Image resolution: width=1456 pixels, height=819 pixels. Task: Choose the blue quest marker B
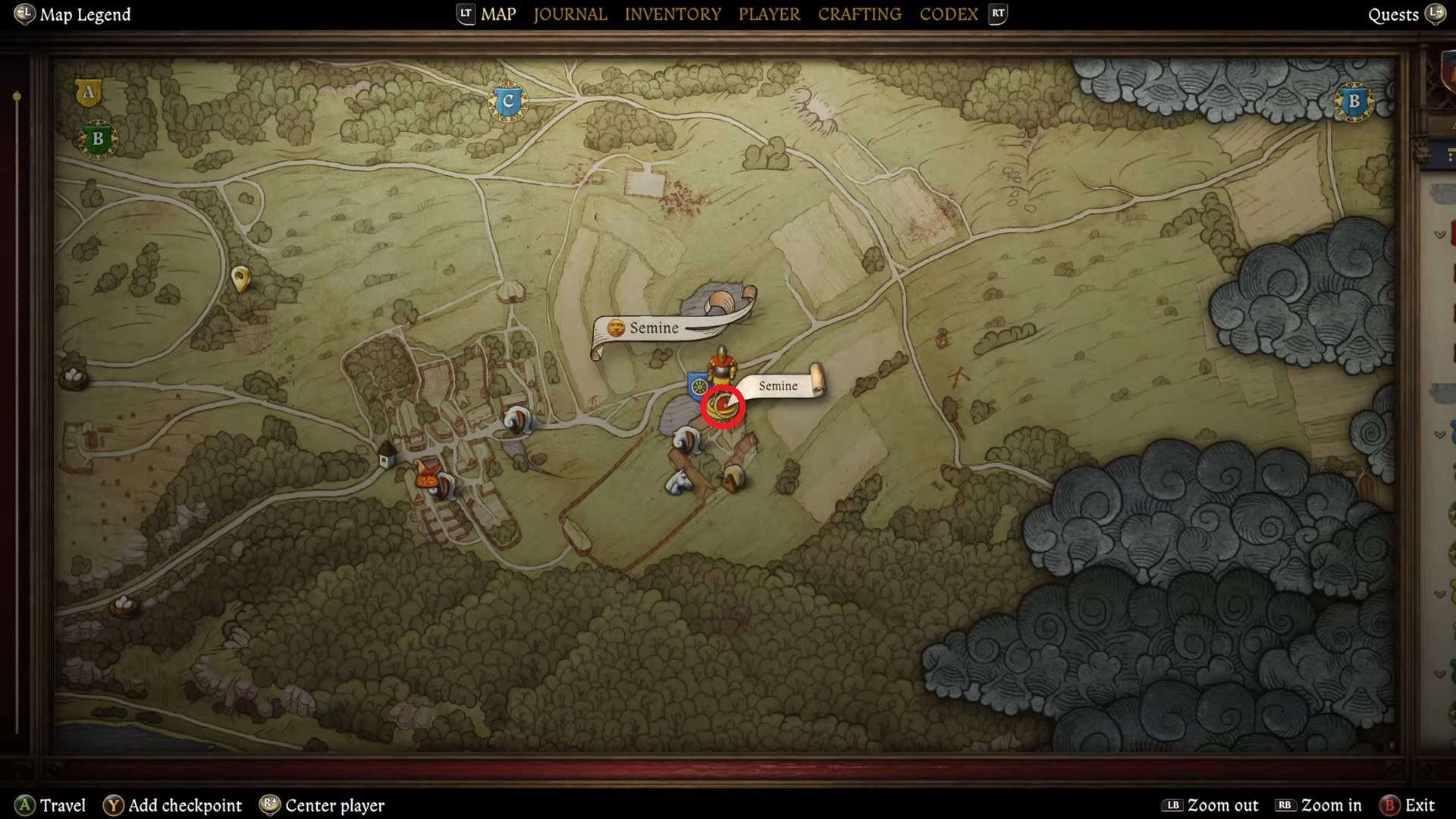(1354, 102)
